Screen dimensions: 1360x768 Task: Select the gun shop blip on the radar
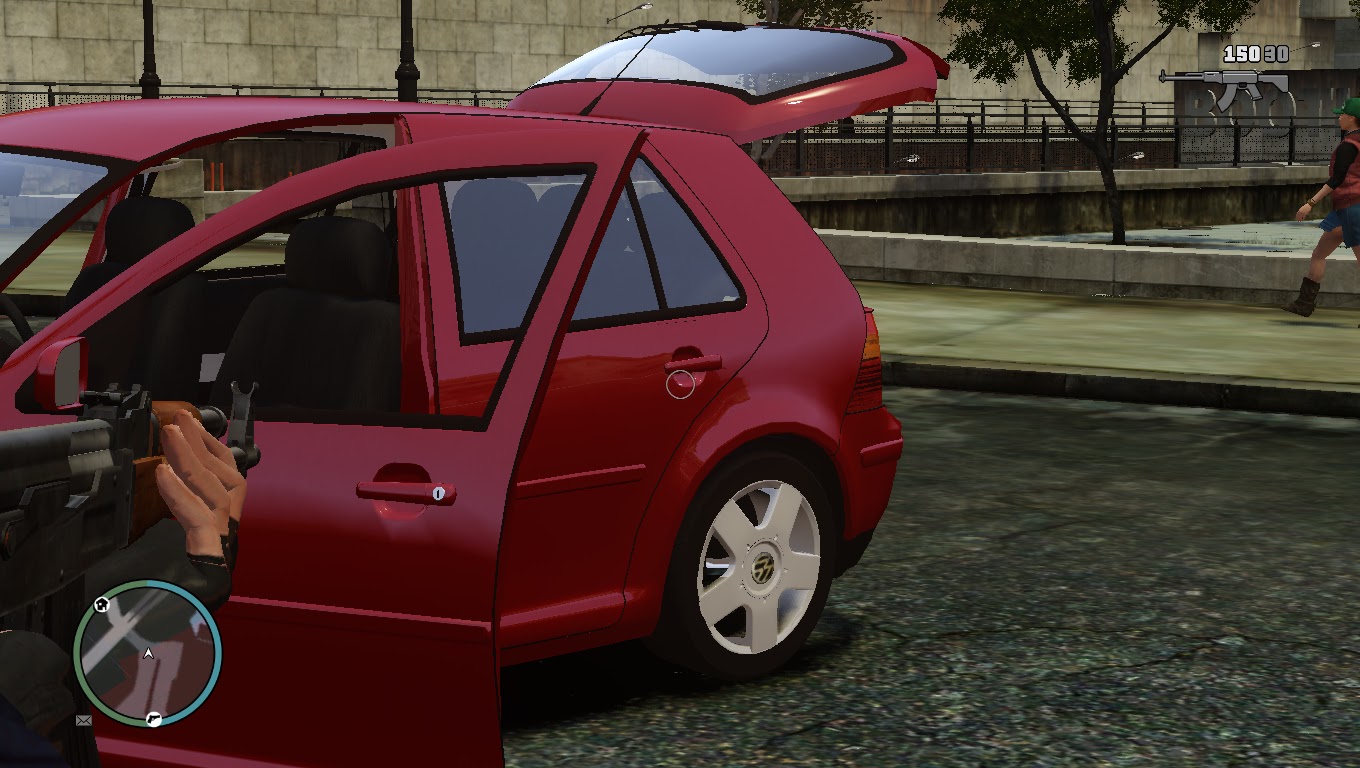(x=154, y=719)
